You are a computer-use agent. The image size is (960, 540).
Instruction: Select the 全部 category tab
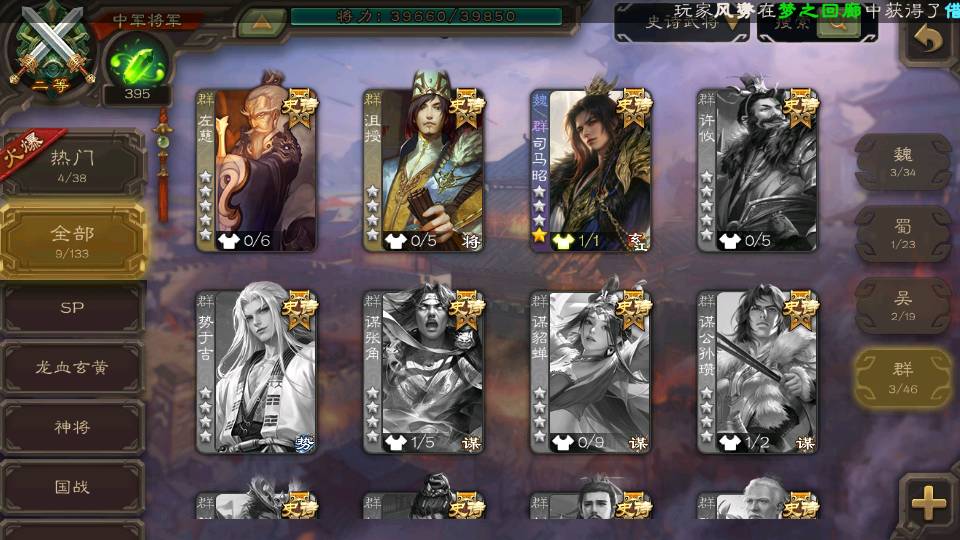[x=72, y=240]
